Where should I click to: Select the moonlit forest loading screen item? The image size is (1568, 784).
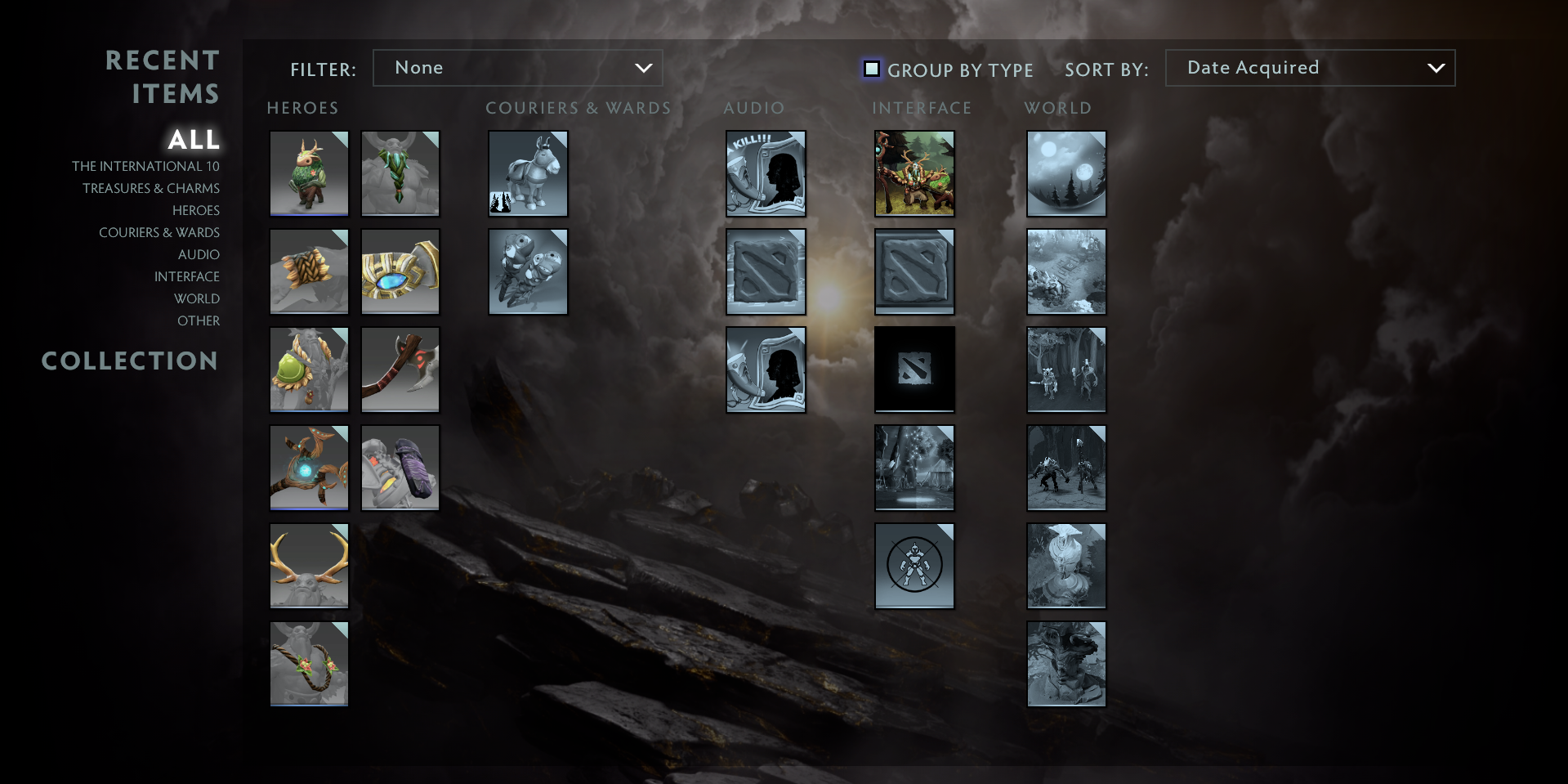[1065, 173]
